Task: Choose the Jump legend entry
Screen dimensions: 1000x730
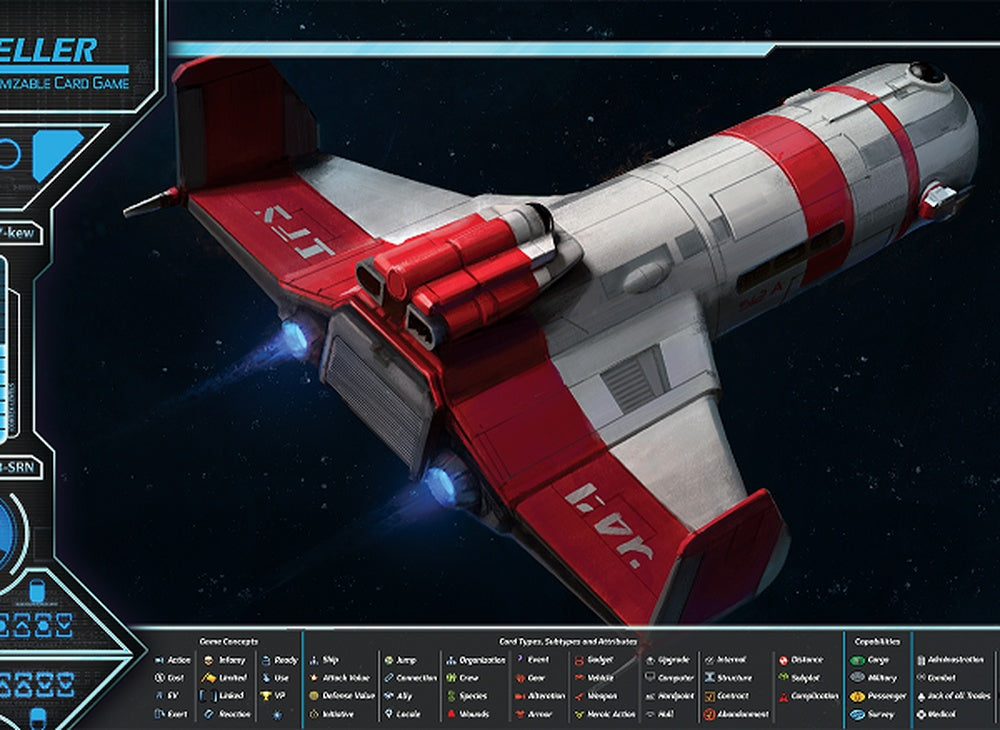Action: click(x=400, y=660)
